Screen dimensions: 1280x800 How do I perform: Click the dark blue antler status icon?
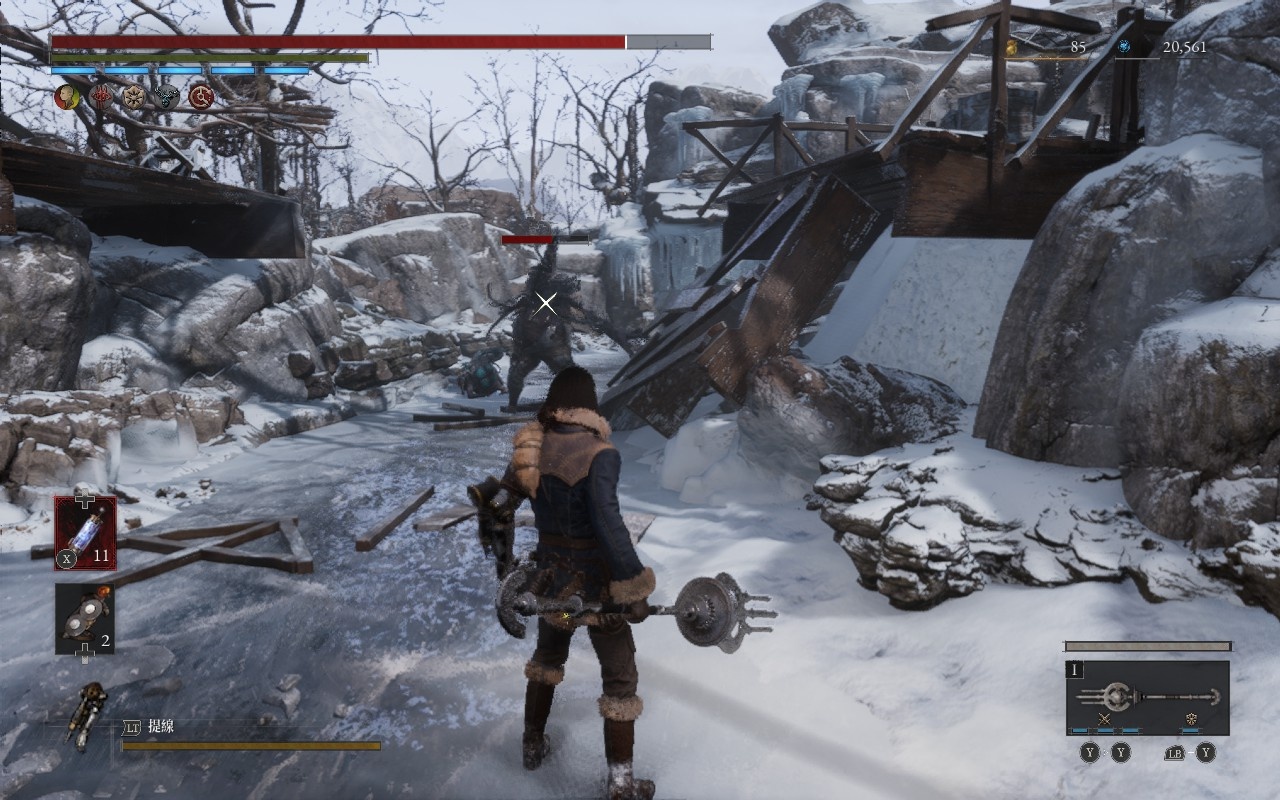pyautogui.click(x=167, y=96)
